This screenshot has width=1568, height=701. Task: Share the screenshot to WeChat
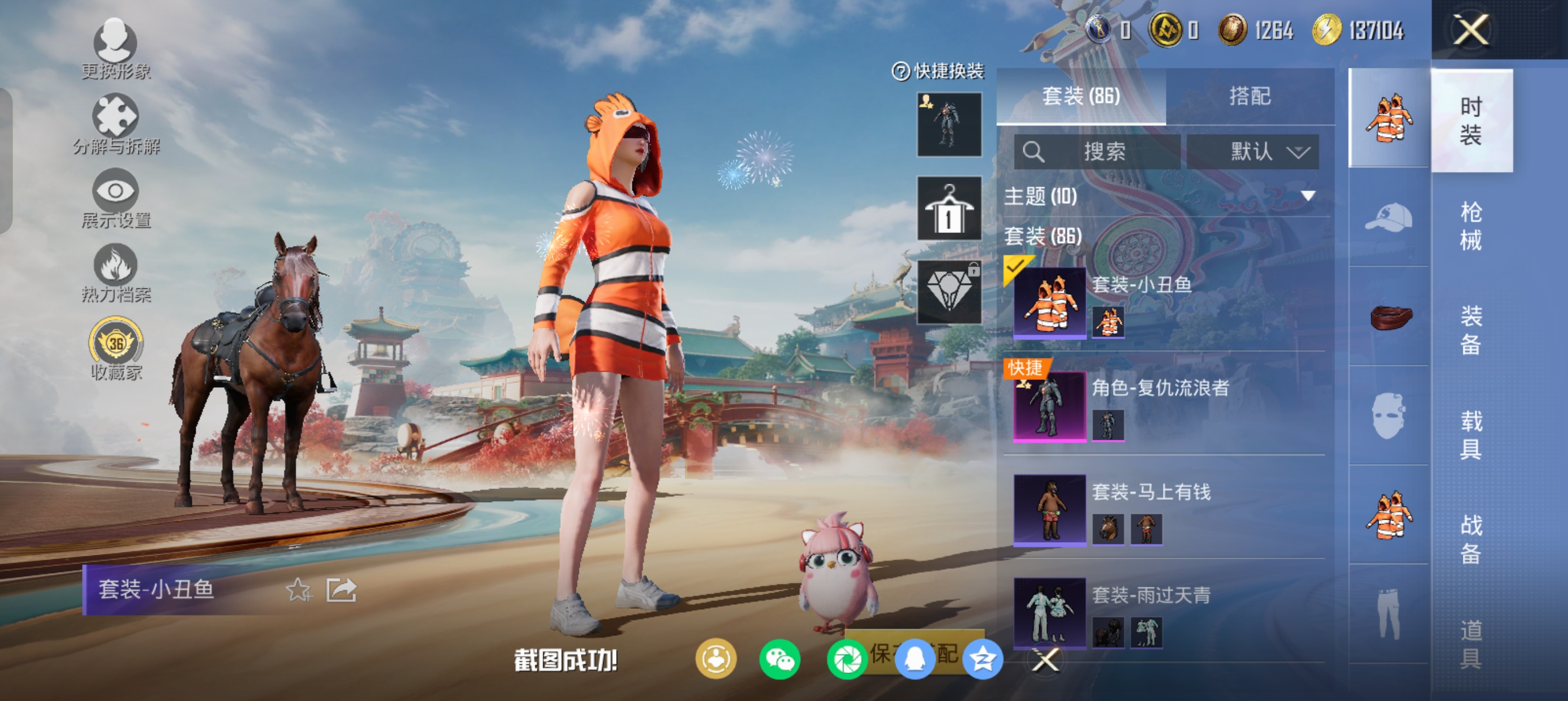coord(779,660)
